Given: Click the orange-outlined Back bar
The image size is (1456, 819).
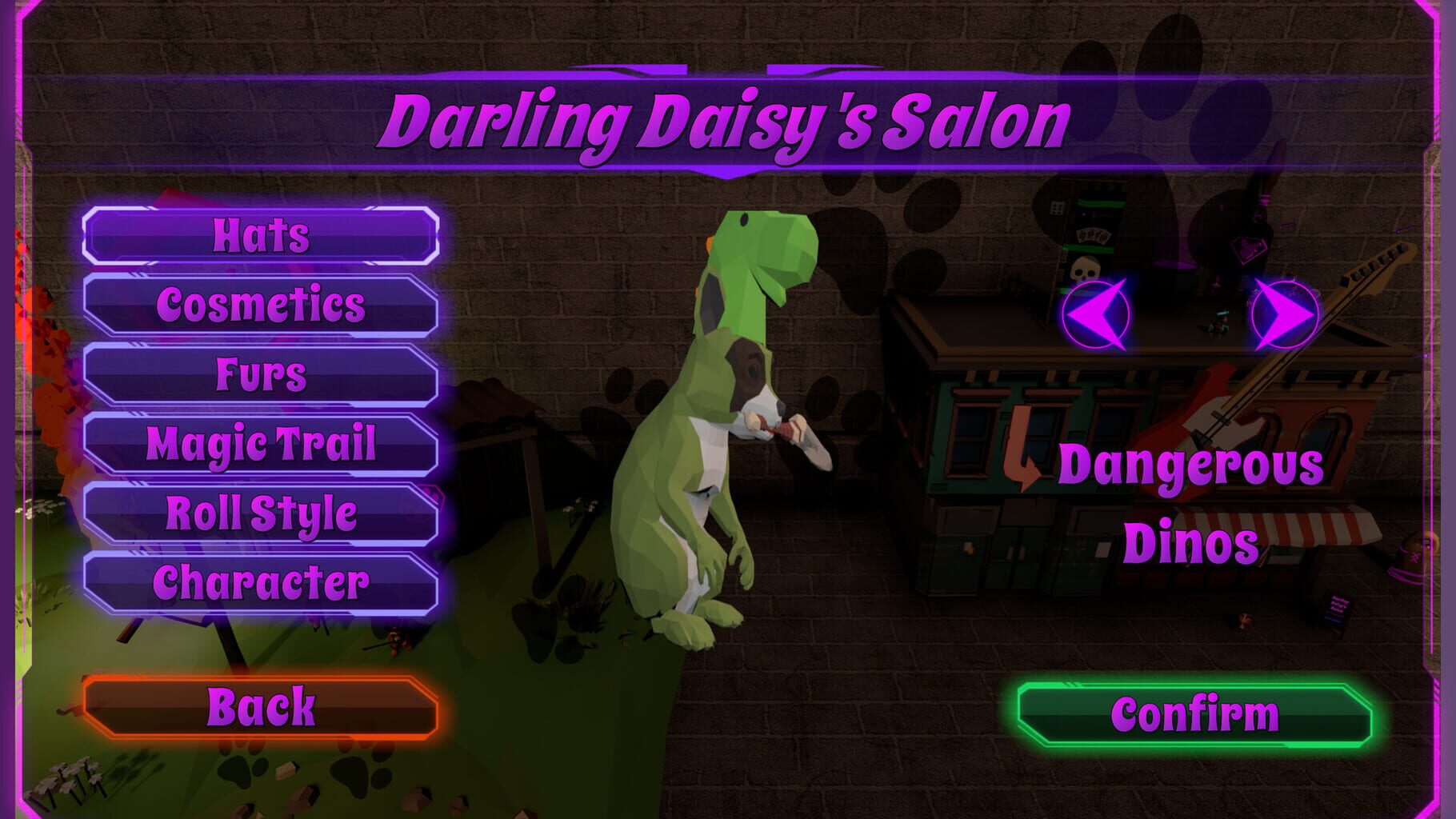Looking at the screenshot, I should [x=260, y=705].
